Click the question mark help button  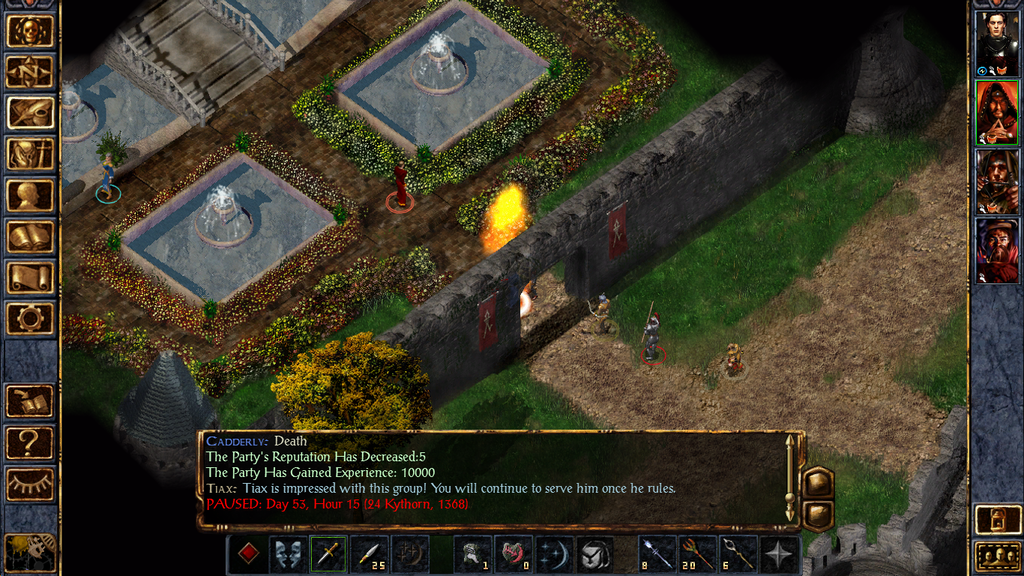click(x=29, y=442)
